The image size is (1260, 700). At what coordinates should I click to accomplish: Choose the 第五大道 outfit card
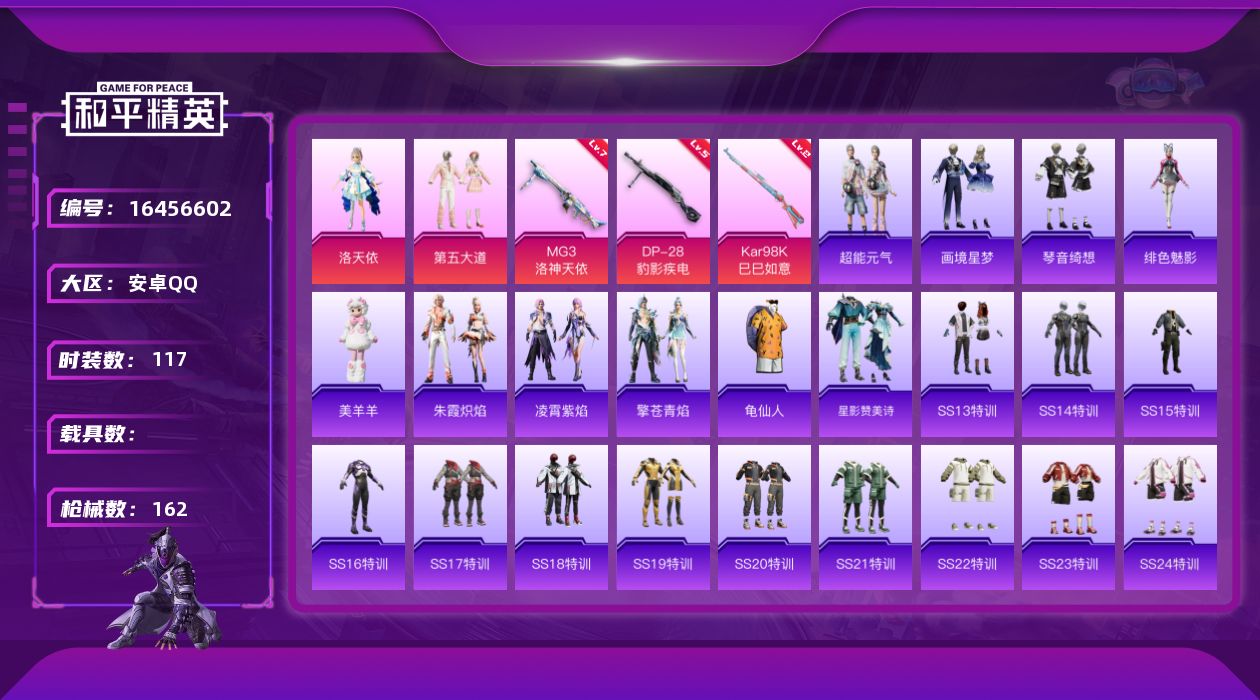pyautogui.click(x=460, y=211)
